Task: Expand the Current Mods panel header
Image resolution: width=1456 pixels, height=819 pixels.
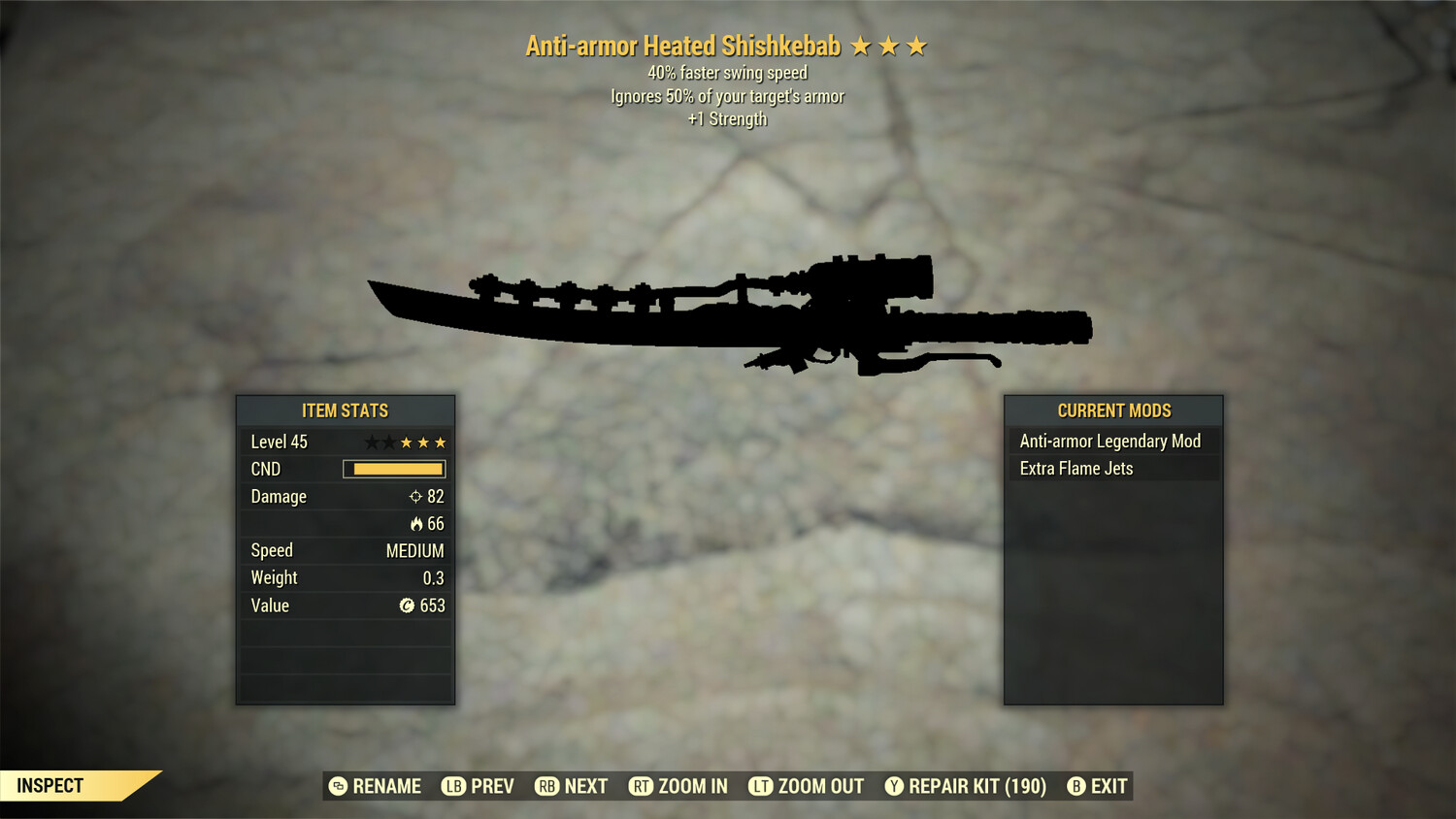Action: pos(1113,410)
